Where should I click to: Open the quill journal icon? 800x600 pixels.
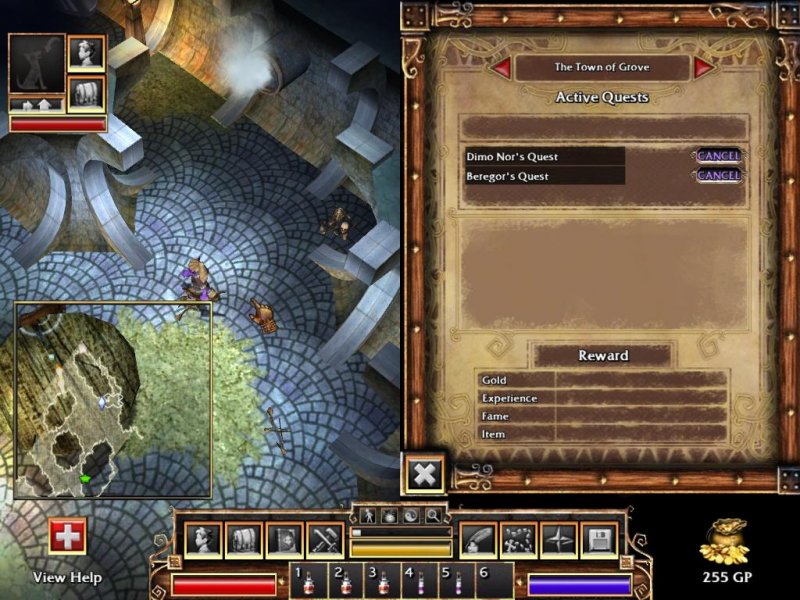point(478,540)
